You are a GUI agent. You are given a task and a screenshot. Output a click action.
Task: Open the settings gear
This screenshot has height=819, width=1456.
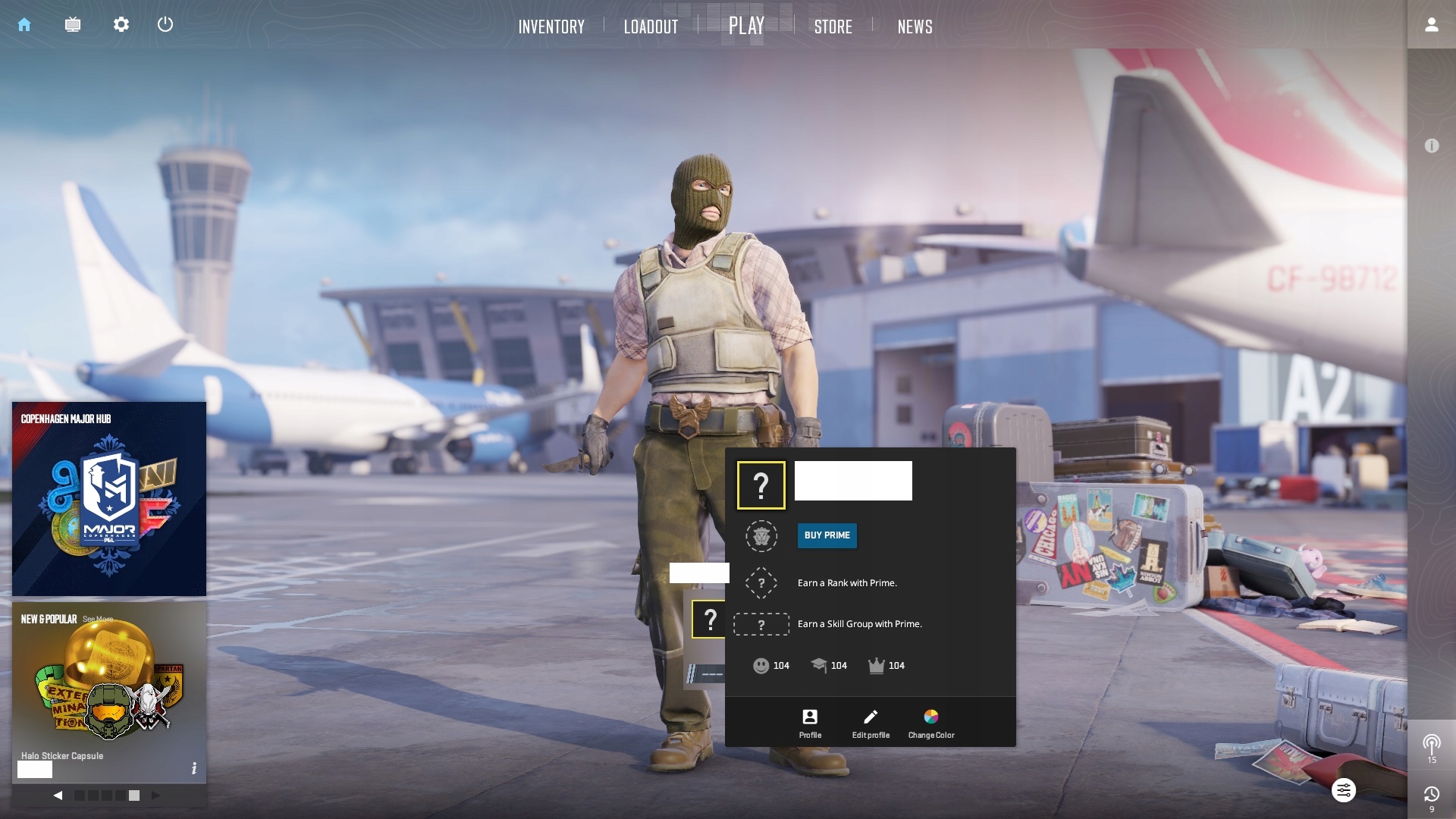point(121,25)
